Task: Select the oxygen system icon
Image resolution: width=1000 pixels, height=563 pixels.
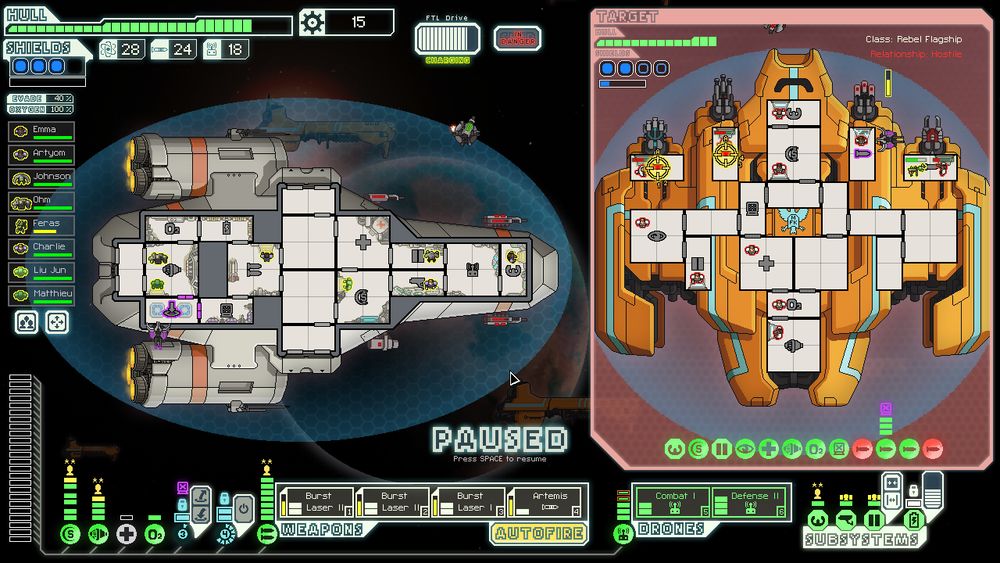Action: (x=155, y=534)
